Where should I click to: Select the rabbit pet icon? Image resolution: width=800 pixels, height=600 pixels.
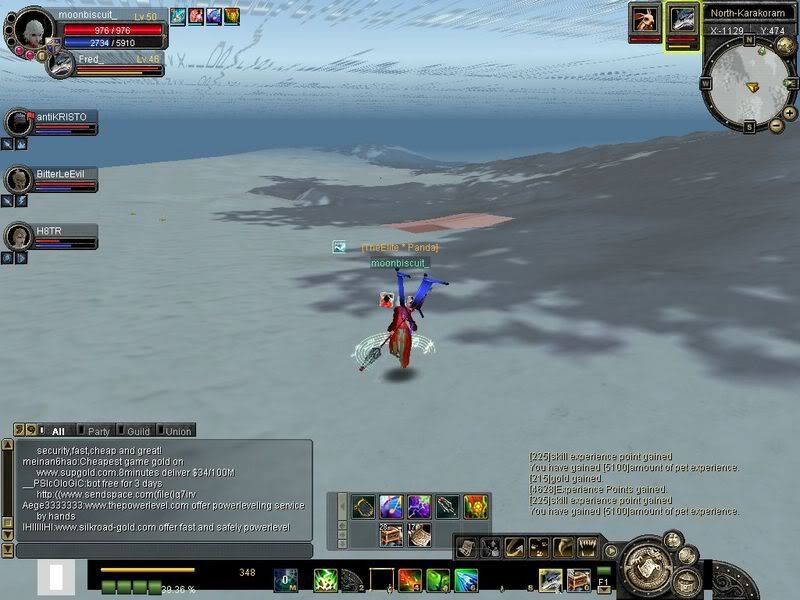point(644,19)
